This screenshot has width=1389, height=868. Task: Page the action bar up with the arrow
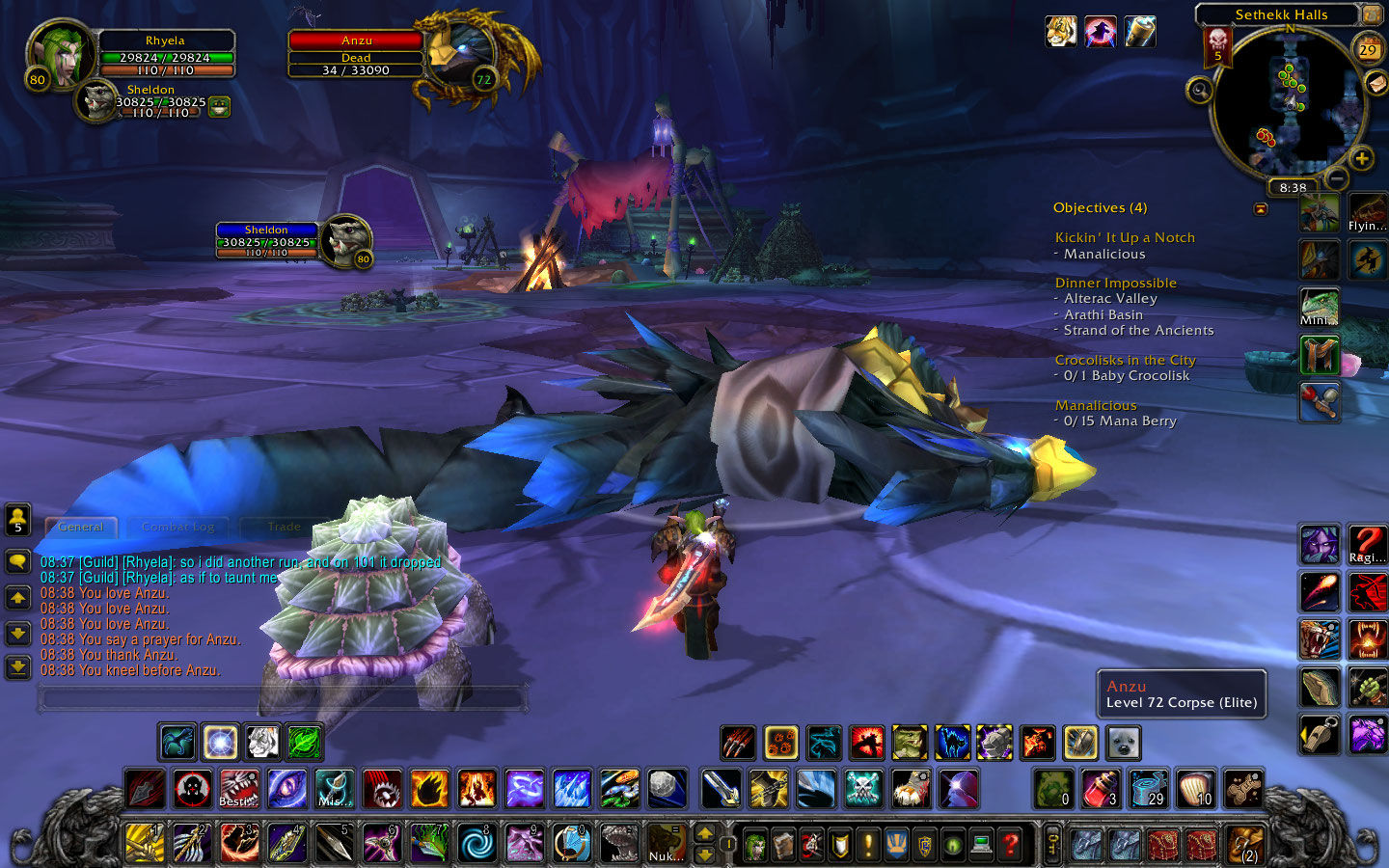(707, 831)
